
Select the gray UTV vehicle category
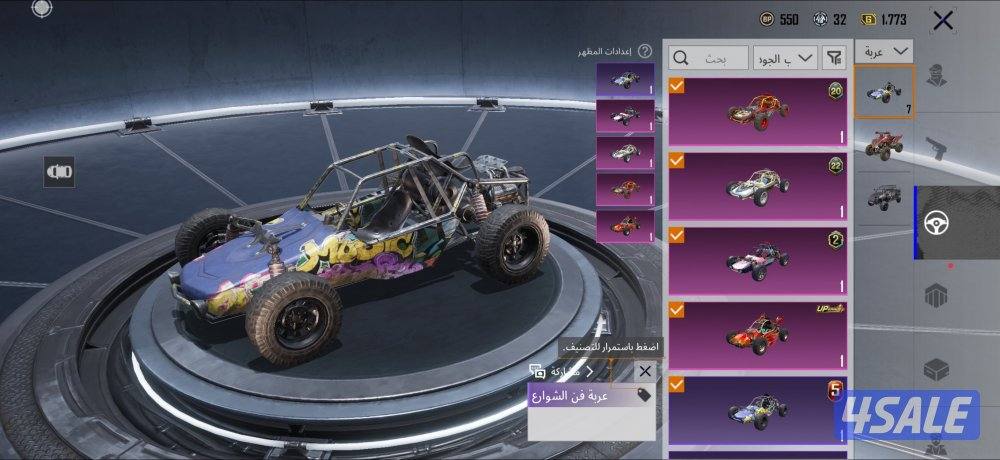click(885, 196)
